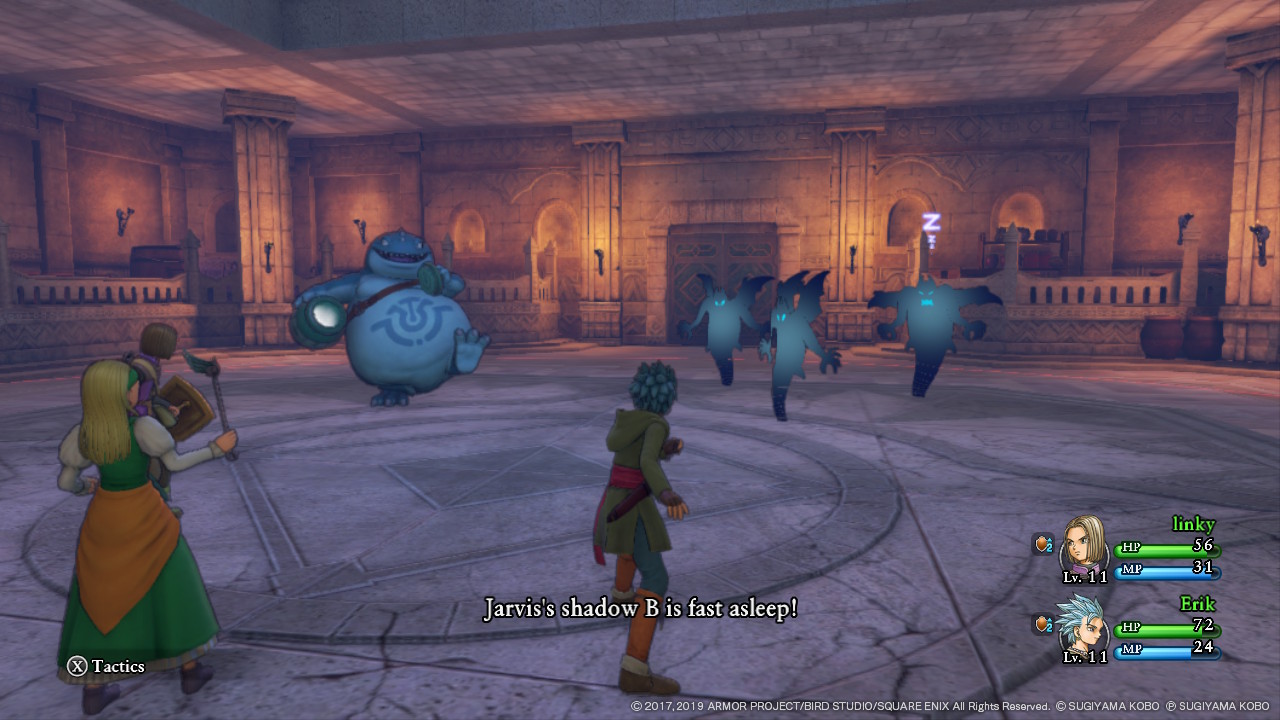
Task: Click the shield buff icon beside Erik
Action: (x=1043, y=624)
